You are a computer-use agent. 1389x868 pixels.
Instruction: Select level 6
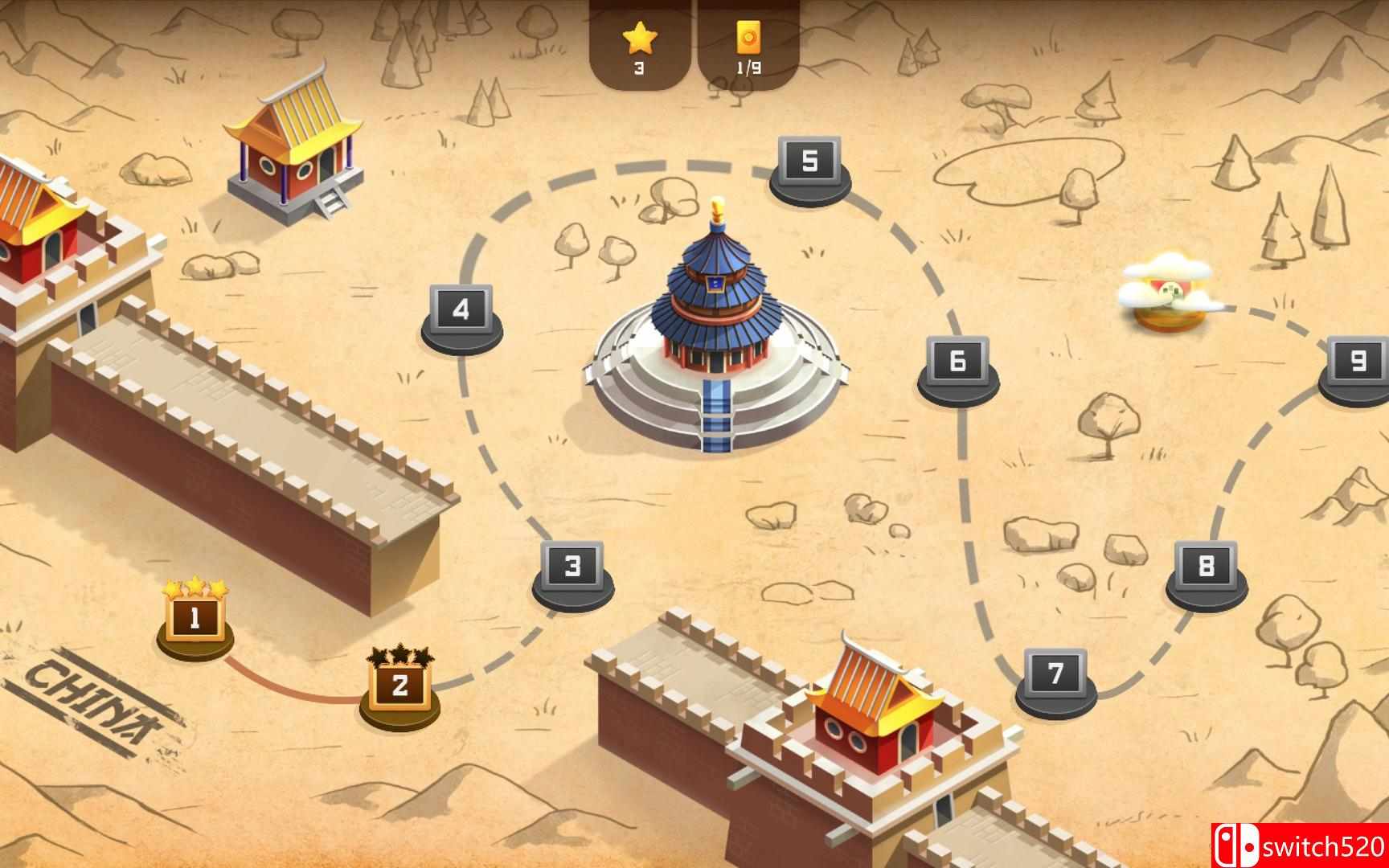[955, 362]
